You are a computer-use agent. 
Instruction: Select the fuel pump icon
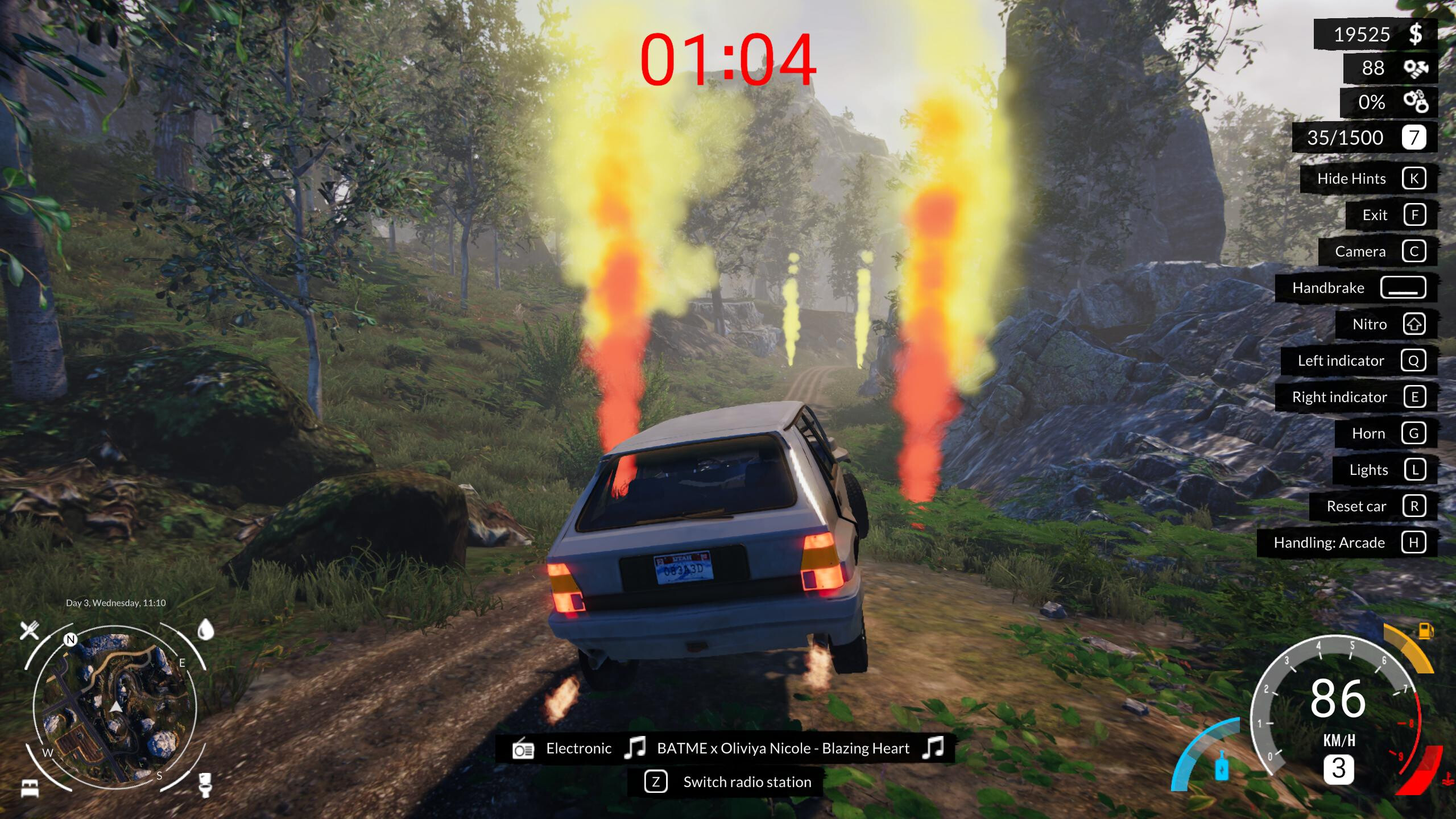click(x=1425, y=631)
